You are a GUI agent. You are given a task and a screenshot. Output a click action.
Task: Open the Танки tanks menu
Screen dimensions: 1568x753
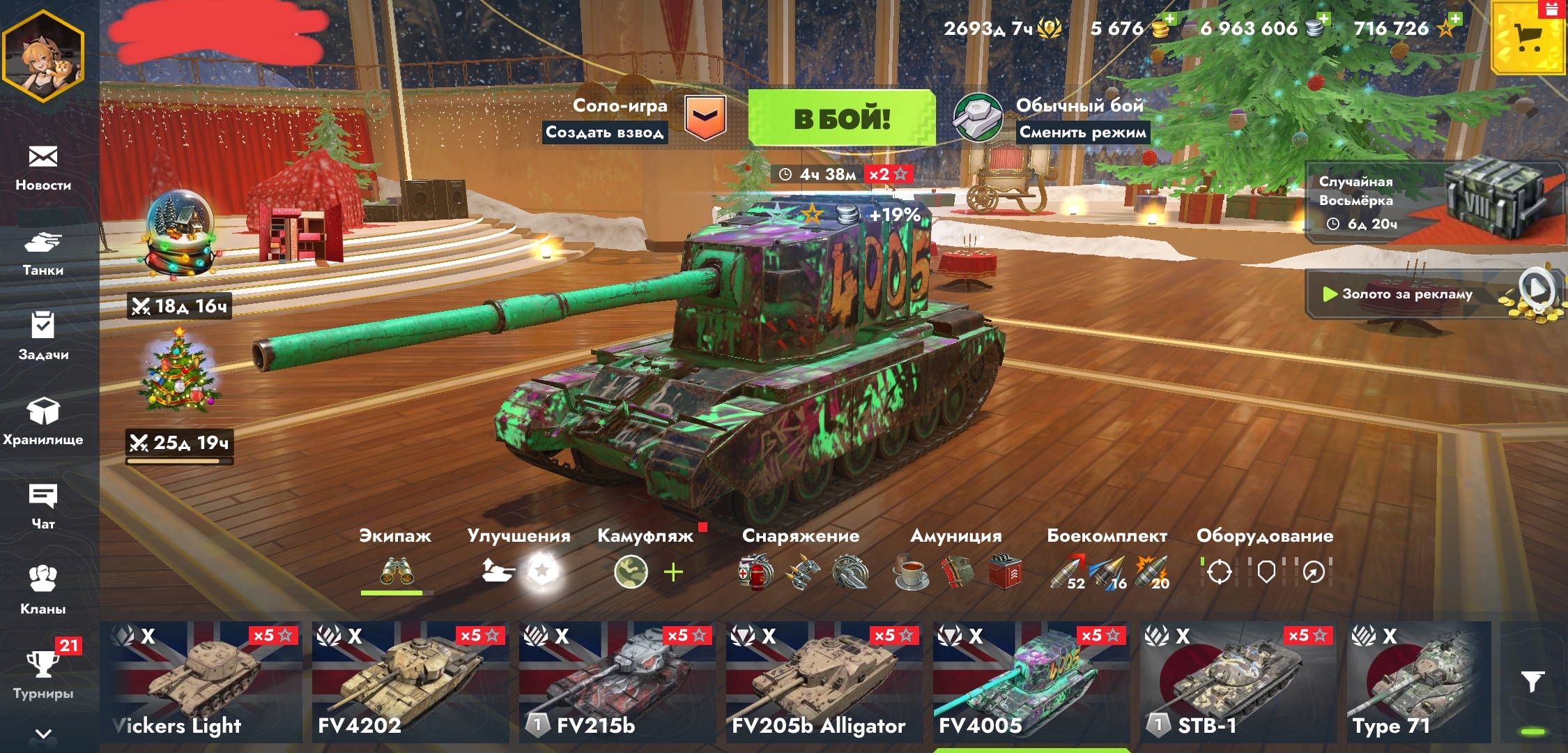[43, 253]
